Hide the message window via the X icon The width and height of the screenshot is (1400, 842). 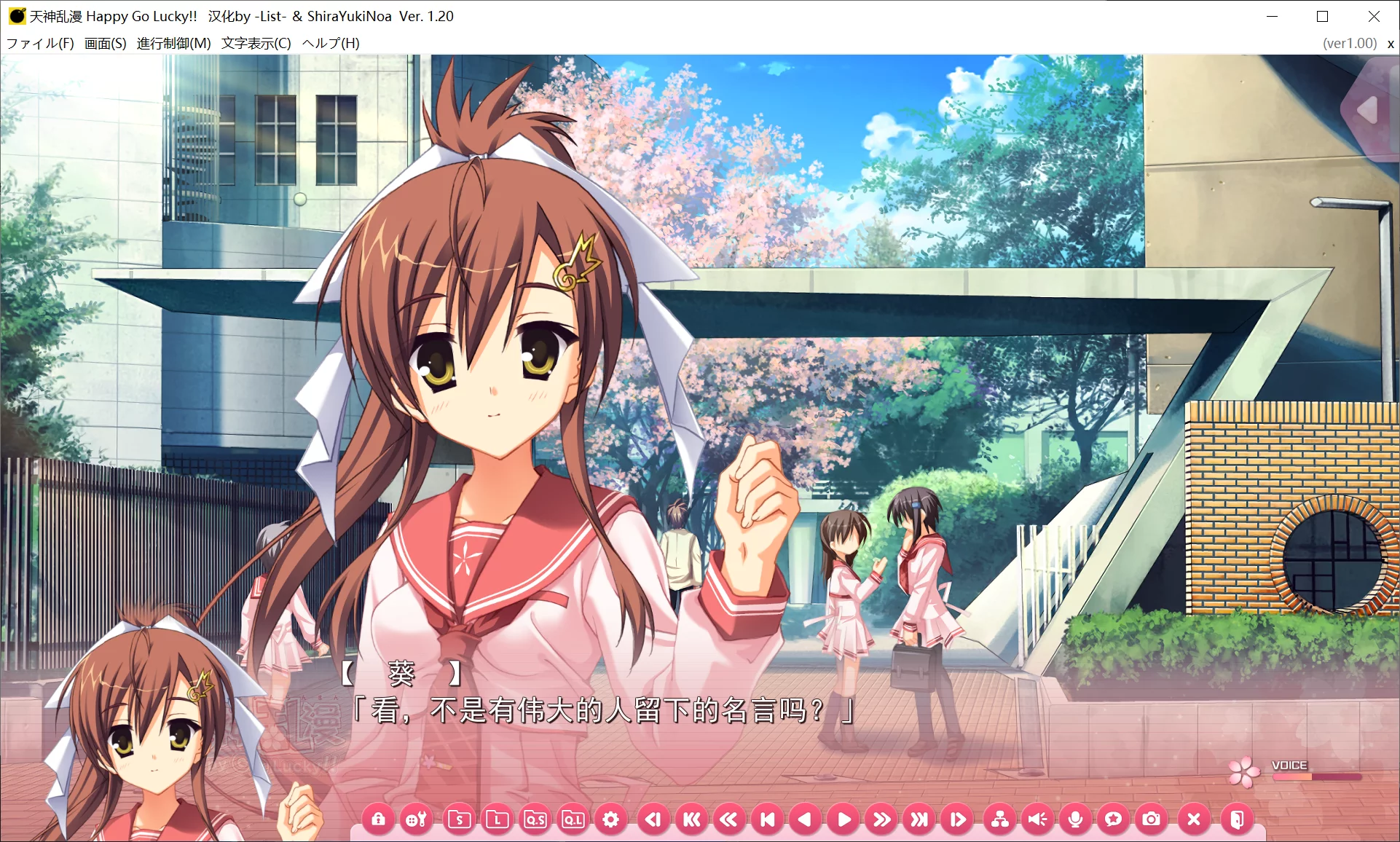(1192, 819)
